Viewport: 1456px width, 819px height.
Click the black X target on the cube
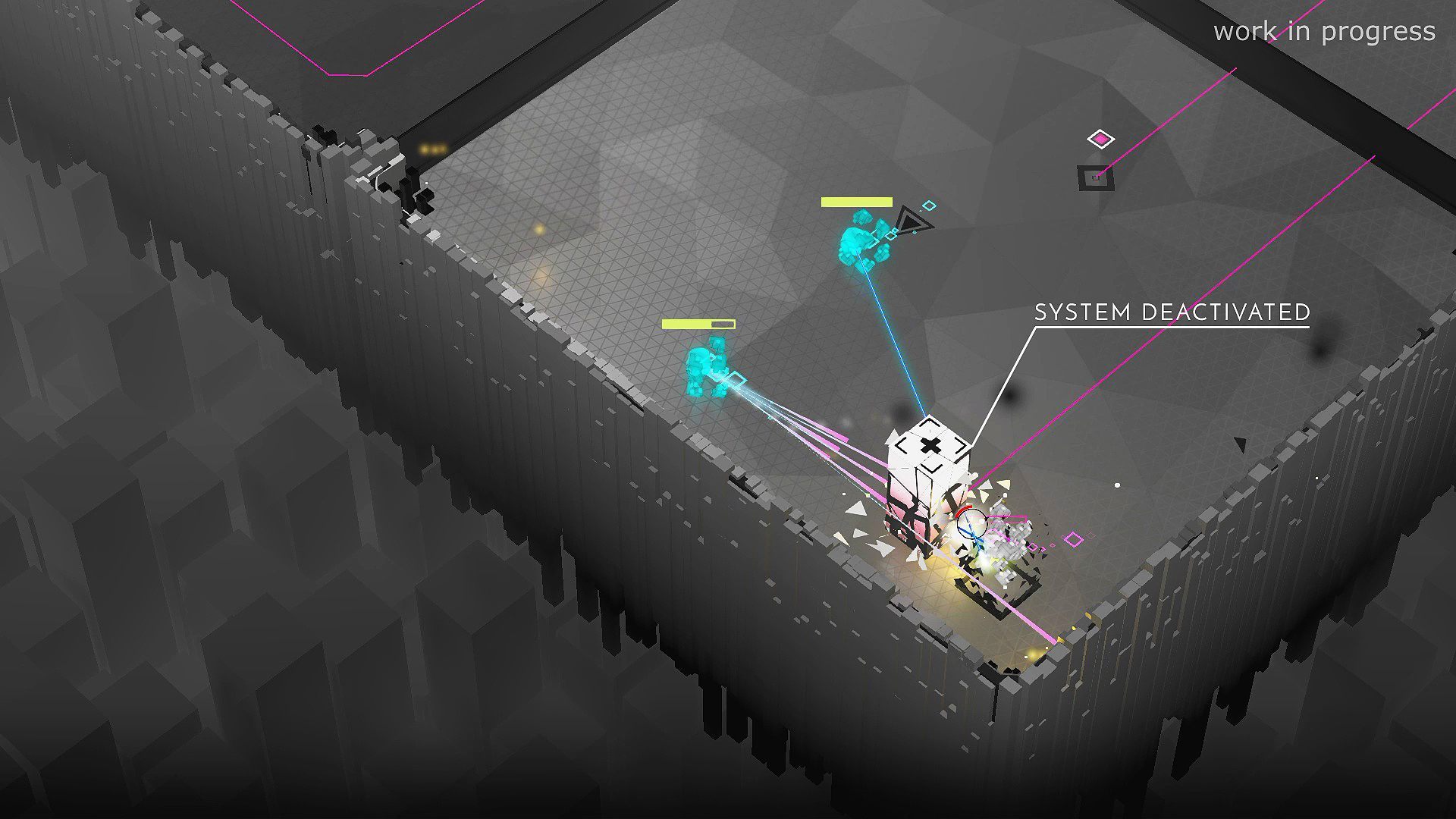click(x=929, y=446)
